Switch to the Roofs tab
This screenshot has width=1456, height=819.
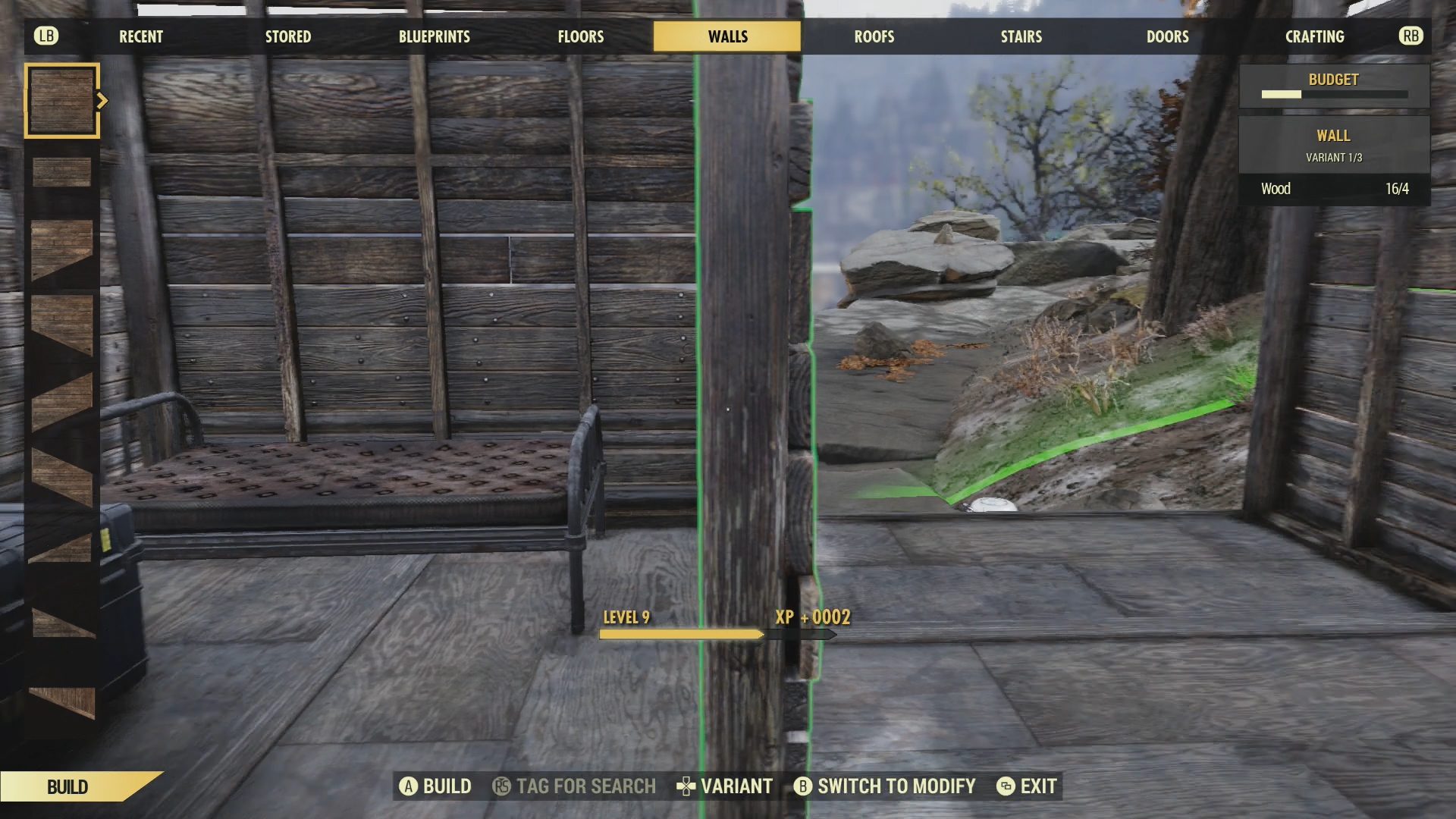click(874, 36)
